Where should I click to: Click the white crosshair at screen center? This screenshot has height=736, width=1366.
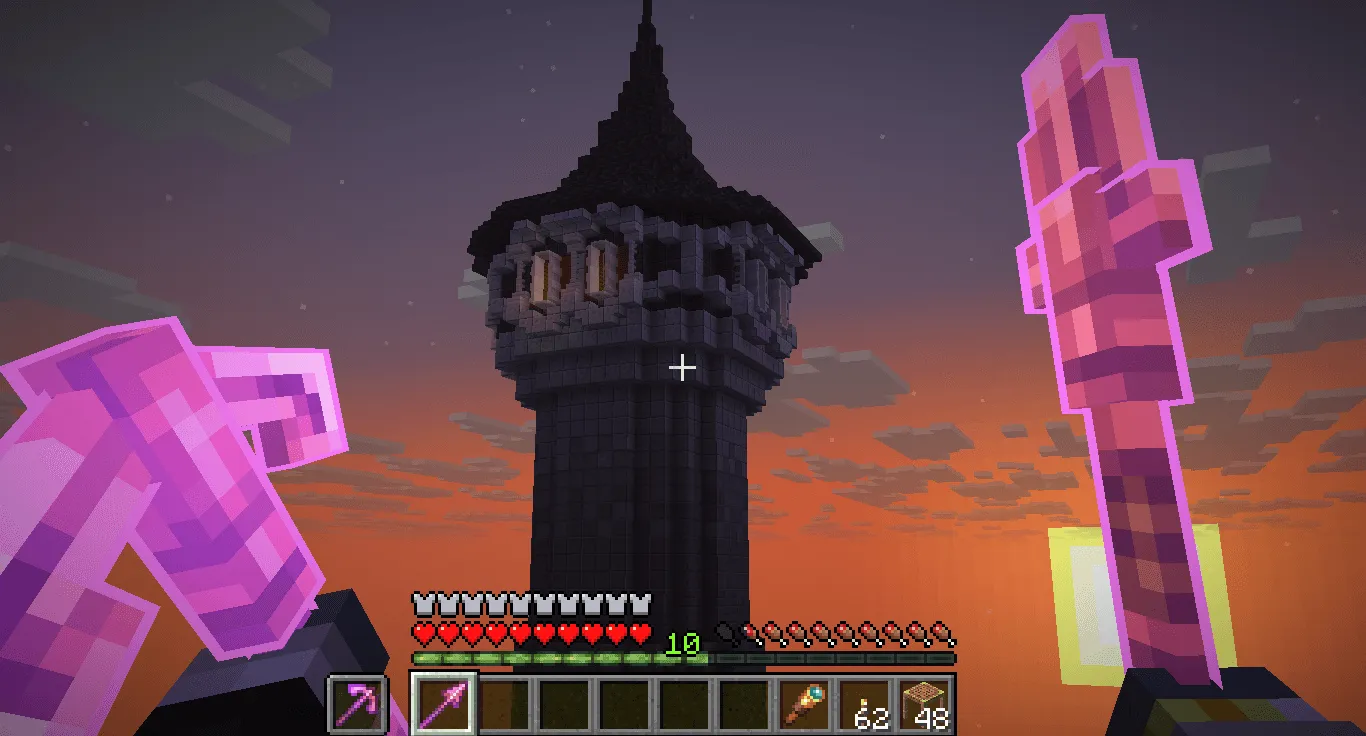pyautogui.click(x=684, y=368)
